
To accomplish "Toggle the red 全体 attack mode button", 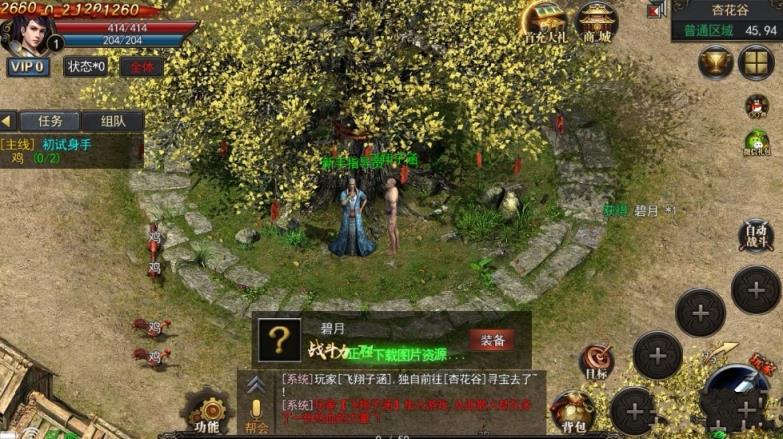I will [142, 67].
